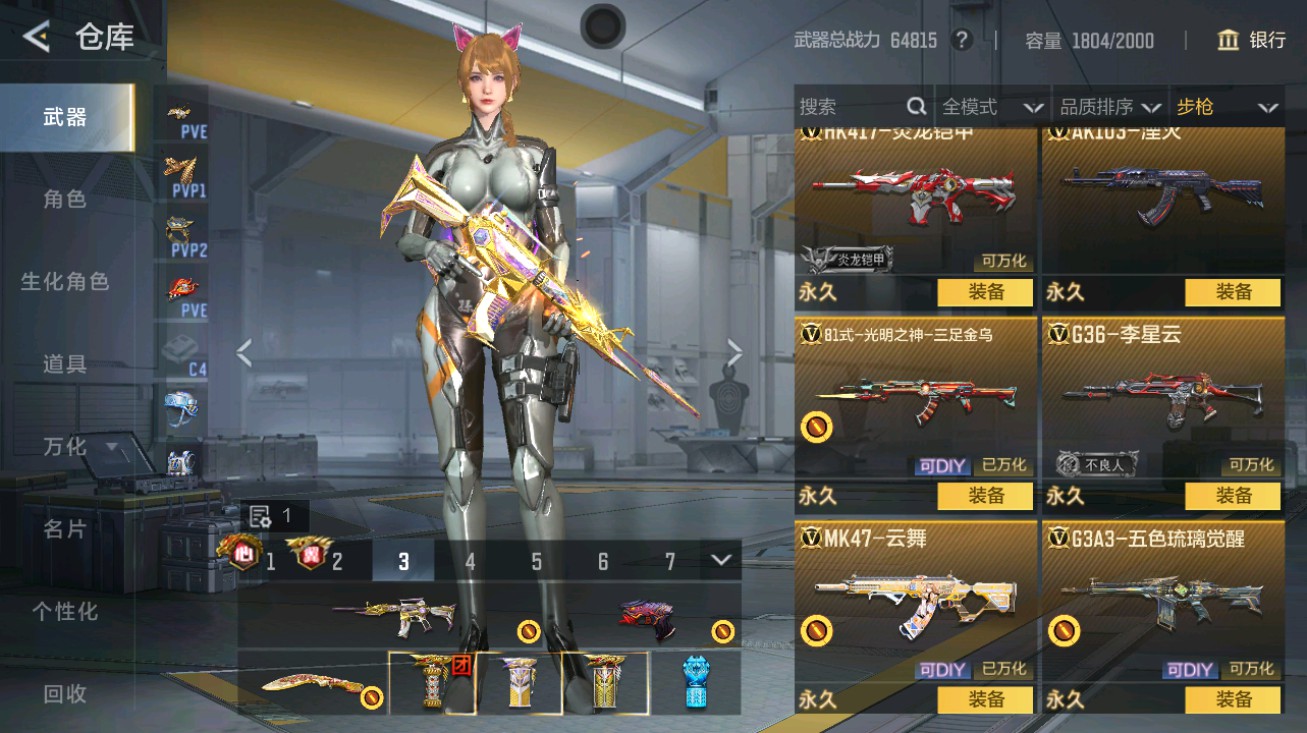Equip the G36-李星云 rifle
The height and width of the screenshot is (733, 1307).
tap(1232, 495)
